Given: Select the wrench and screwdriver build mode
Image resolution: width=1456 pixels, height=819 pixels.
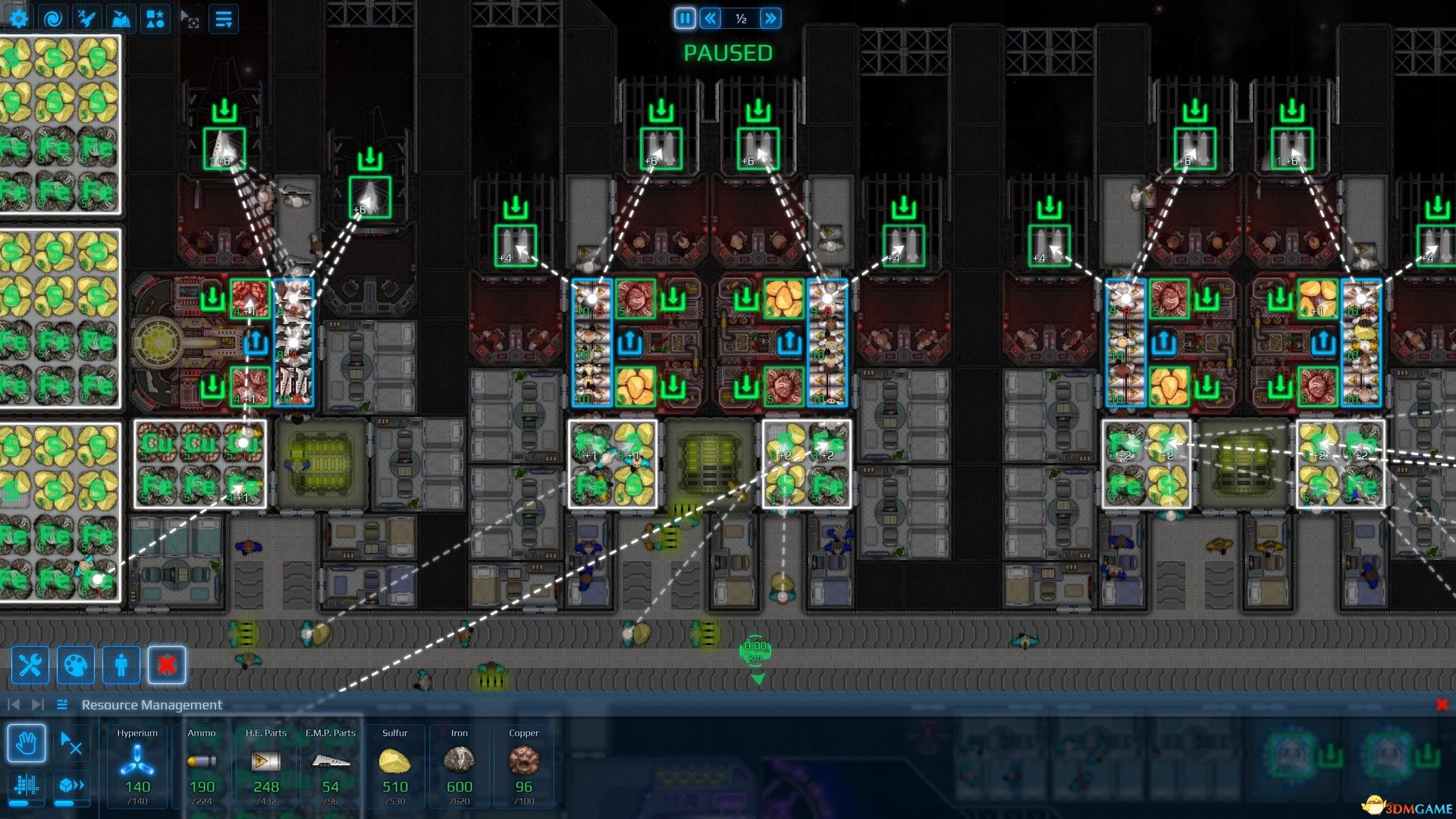Looking at the screenshot, I should pos(30,666).
